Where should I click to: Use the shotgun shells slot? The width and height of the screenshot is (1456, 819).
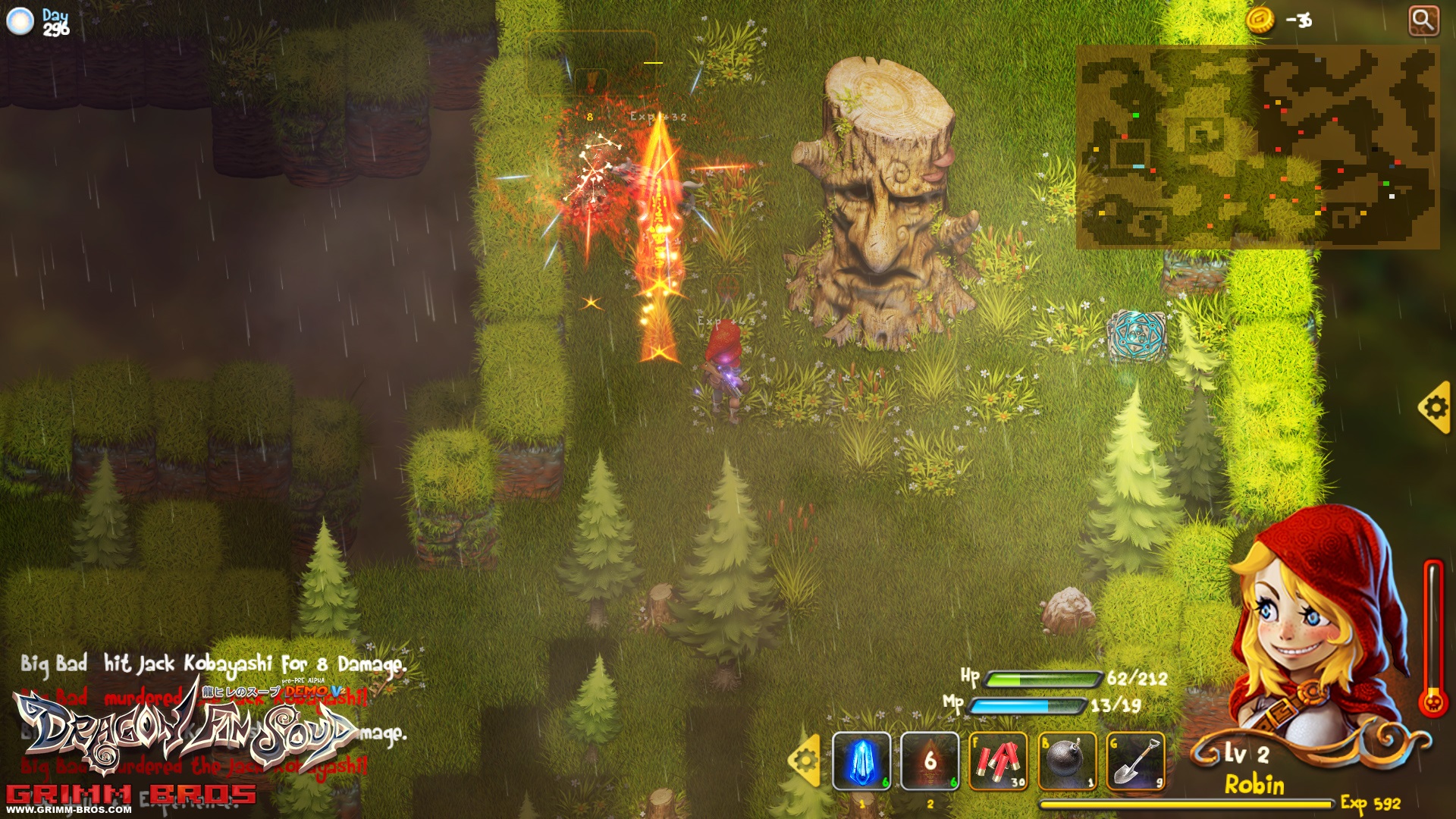click(x=998, y=761)
